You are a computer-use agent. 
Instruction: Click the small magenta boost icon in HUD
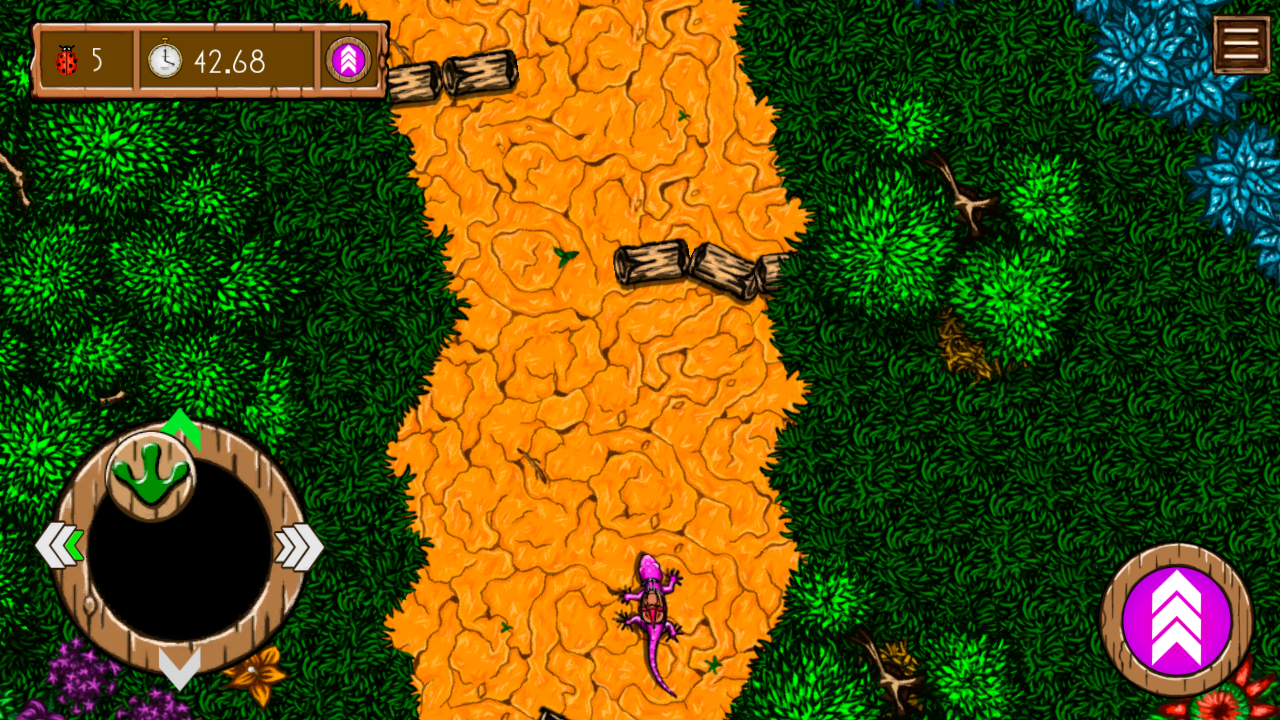coord(349,61)
